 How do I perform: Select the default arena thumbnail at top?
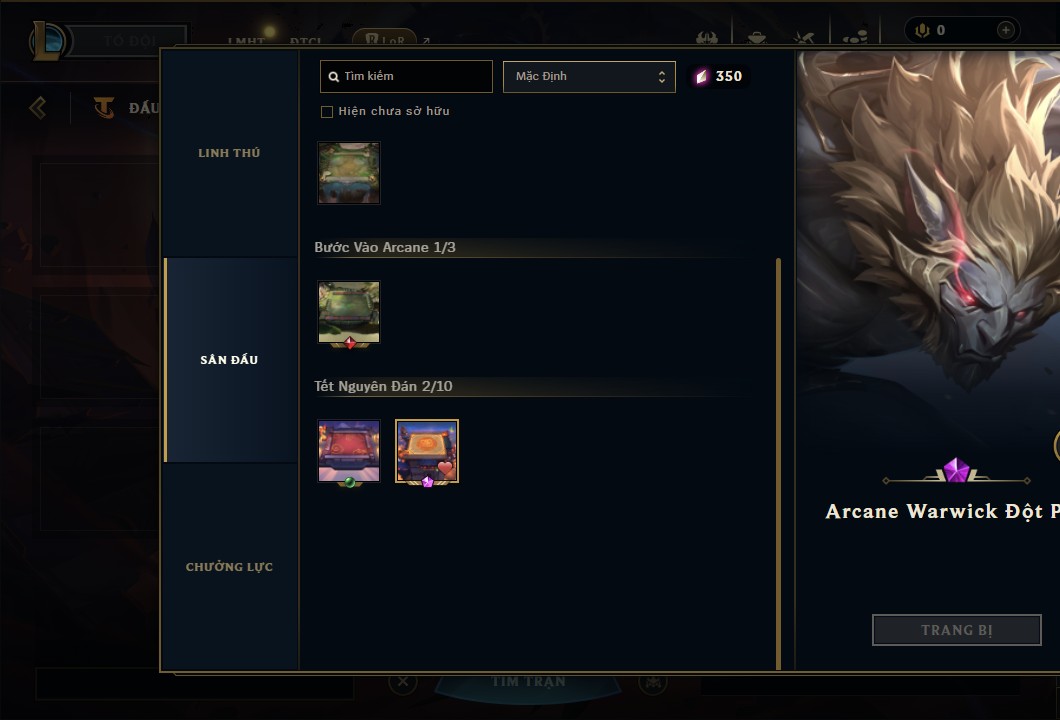349,173
